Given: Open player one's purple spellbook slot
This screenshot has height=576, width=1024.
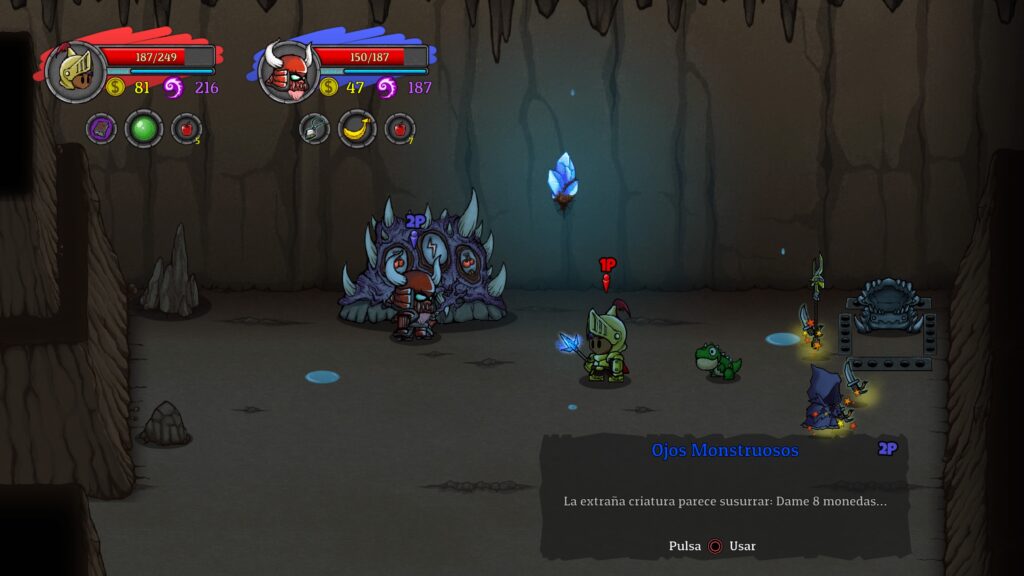Looking at the screenshot, I should click(x=101, y=129).
